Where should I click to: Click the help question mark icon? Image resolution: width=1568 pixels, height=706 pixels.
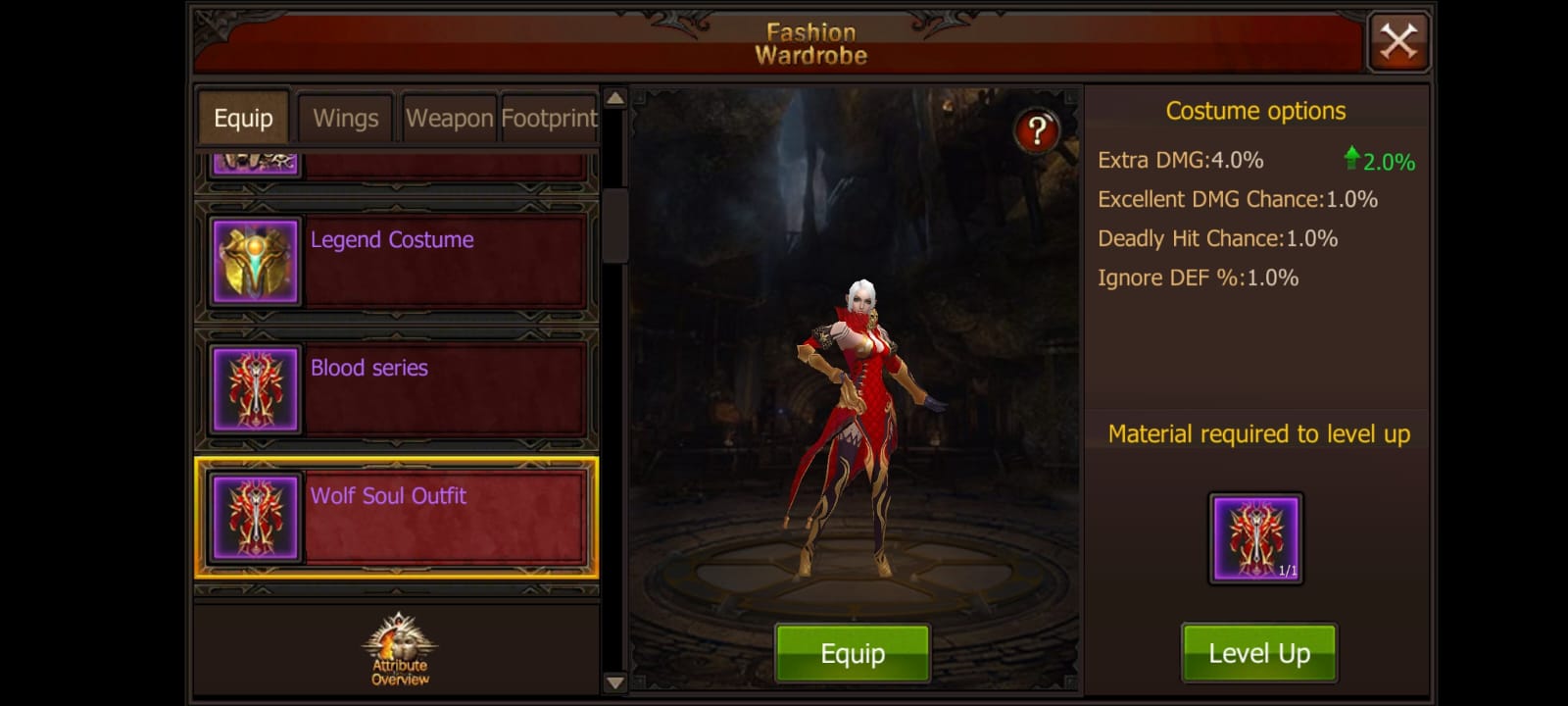coord(1037,129)
